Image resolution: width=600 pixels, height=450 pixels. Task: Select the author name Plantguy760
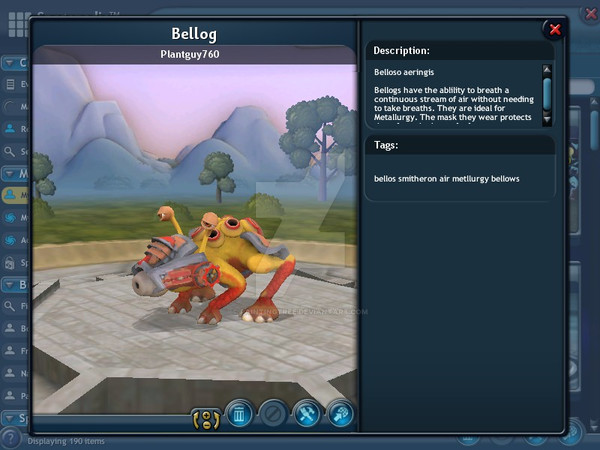[x=190, y=54]
